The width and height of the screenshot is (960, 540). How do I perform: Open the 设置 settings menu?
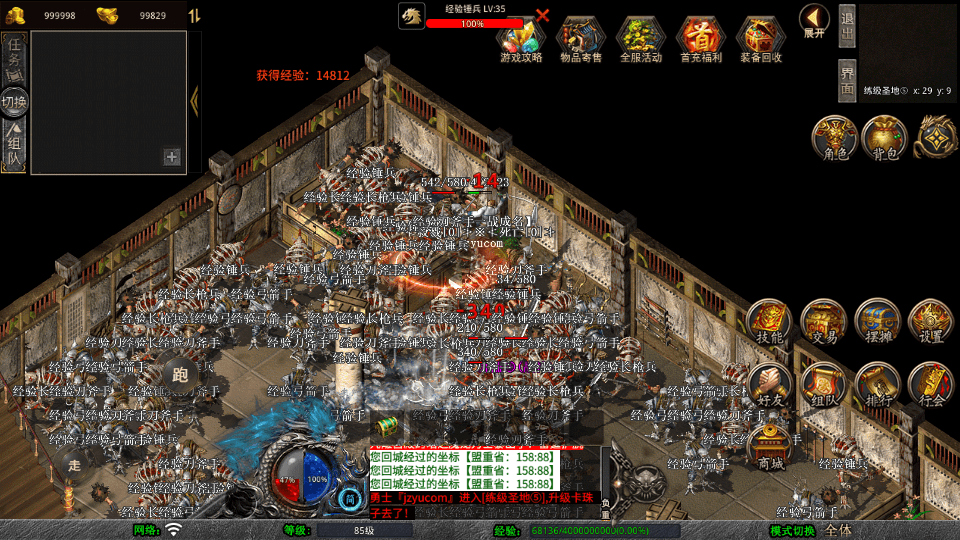coord(931,322)
